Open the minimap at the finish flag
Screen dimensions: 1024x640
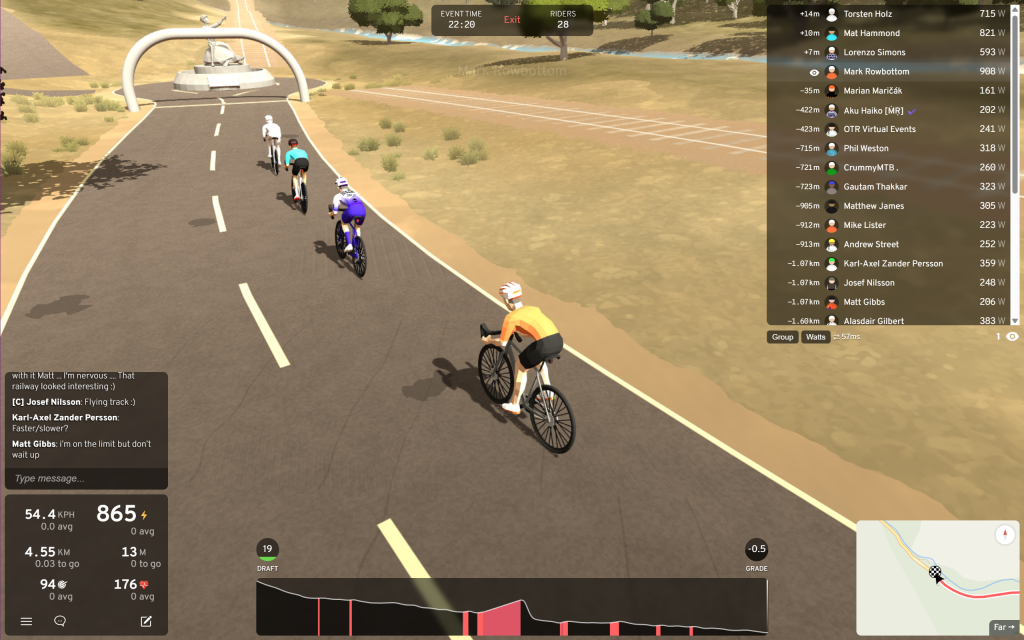[936, 573]
